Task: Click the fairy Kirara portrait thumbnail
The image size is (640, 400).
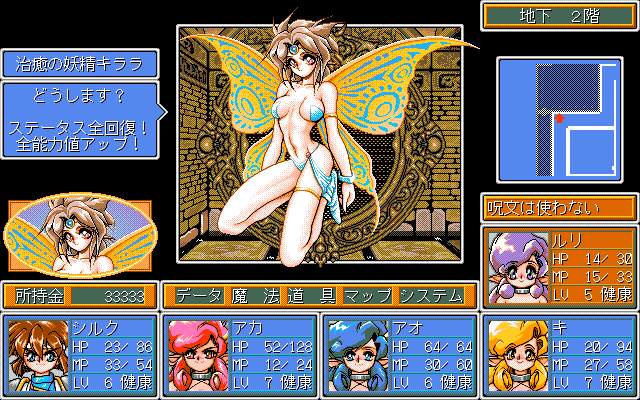Action: pyautogui.click(x=81, y=238)
